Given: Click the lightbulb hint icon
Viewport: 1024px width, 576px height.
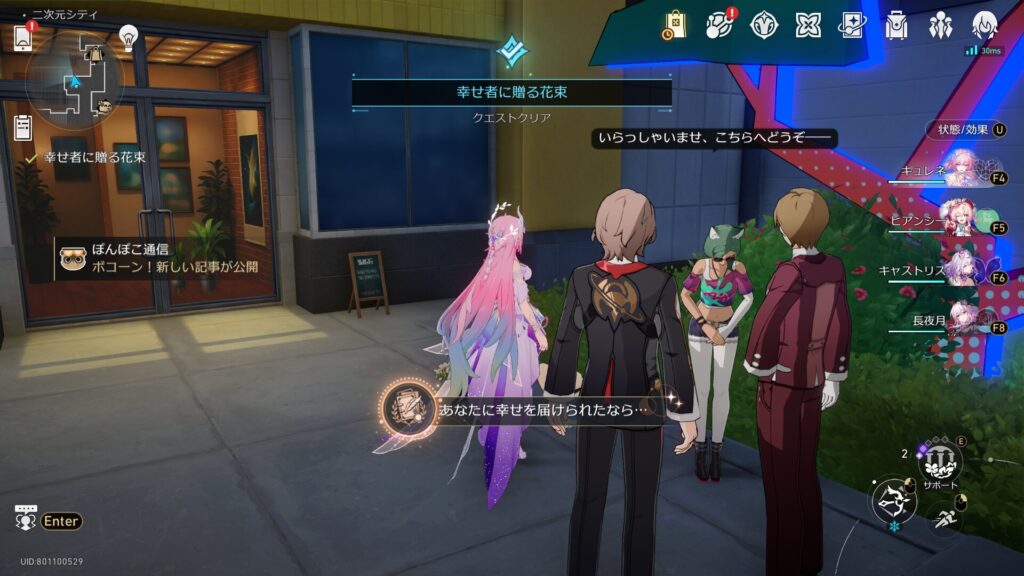Looking at the screenshot, I should click(x=128, y=37).
